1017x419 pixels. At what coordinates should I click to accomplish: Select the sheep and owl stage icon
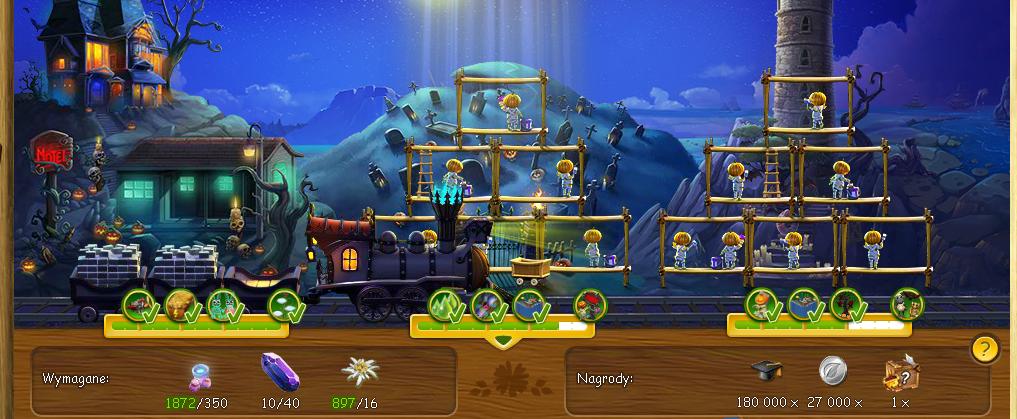click(x=906, y=303)
